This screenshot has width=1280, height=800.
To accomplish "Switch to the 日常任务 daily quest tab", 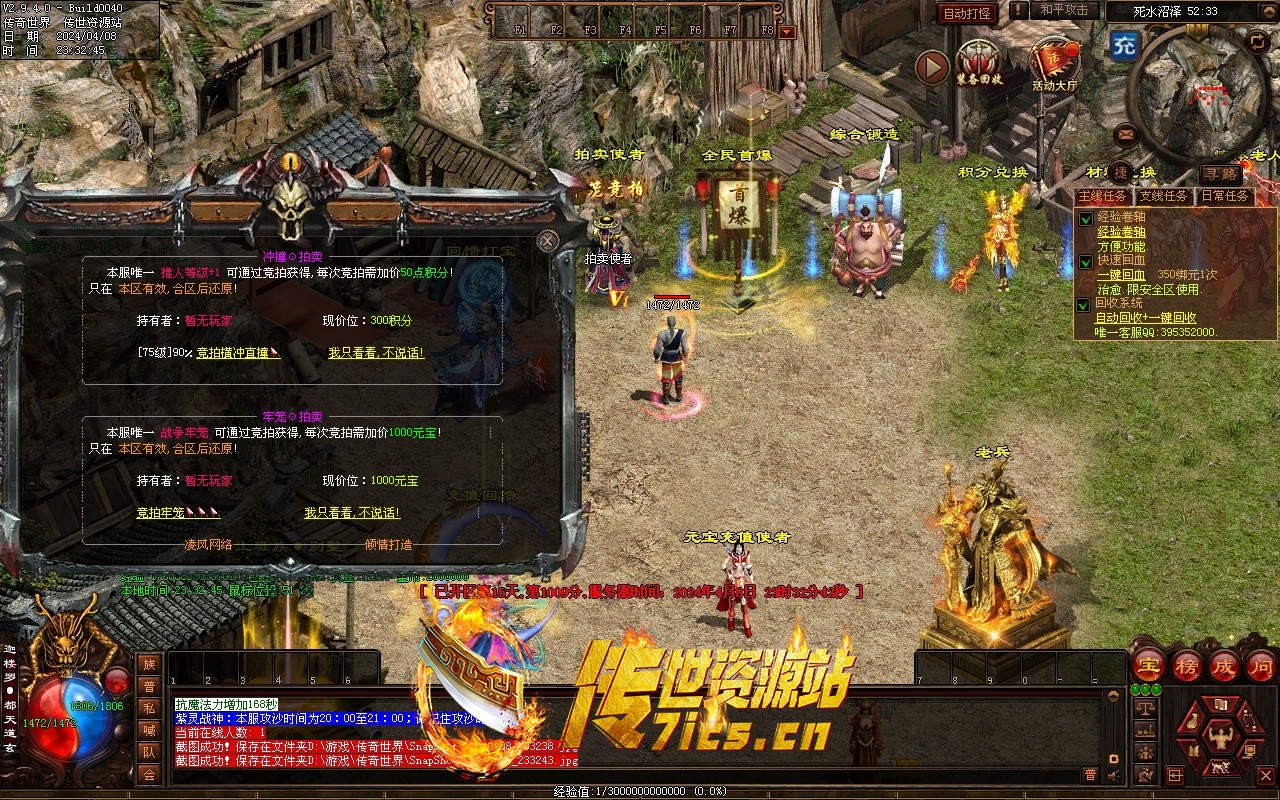I will 1225,196.
